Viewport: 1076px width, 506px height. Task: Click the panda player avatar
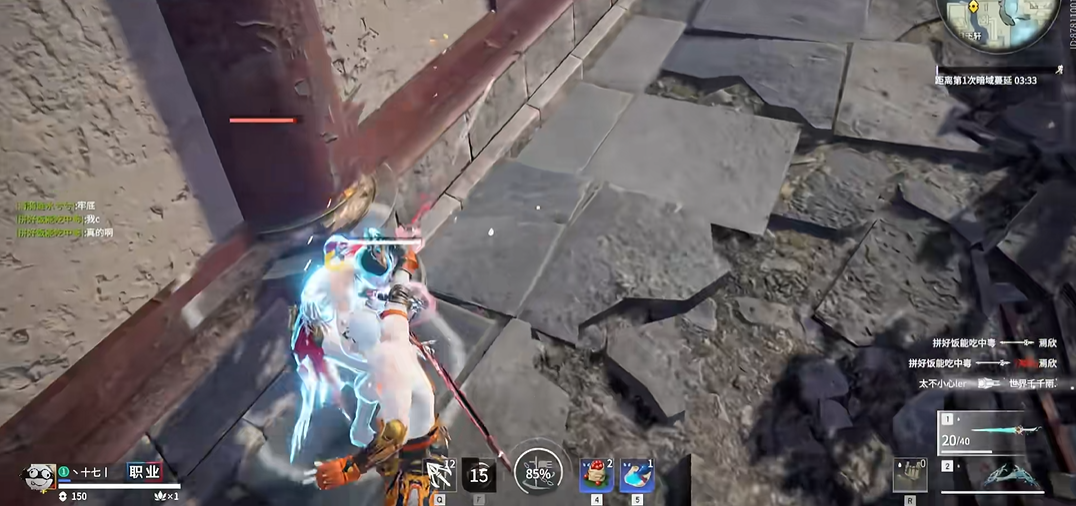click(37, 476)
